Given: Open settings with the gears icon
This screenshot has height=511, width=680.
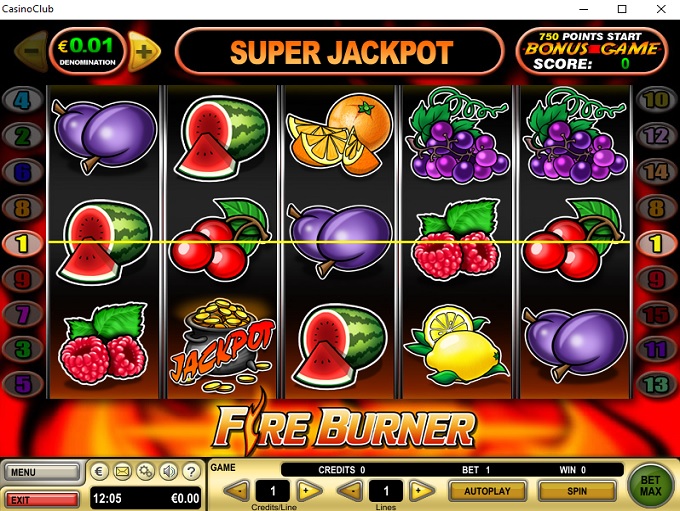Looking at the screenshot, I should [x=145, y=472].
